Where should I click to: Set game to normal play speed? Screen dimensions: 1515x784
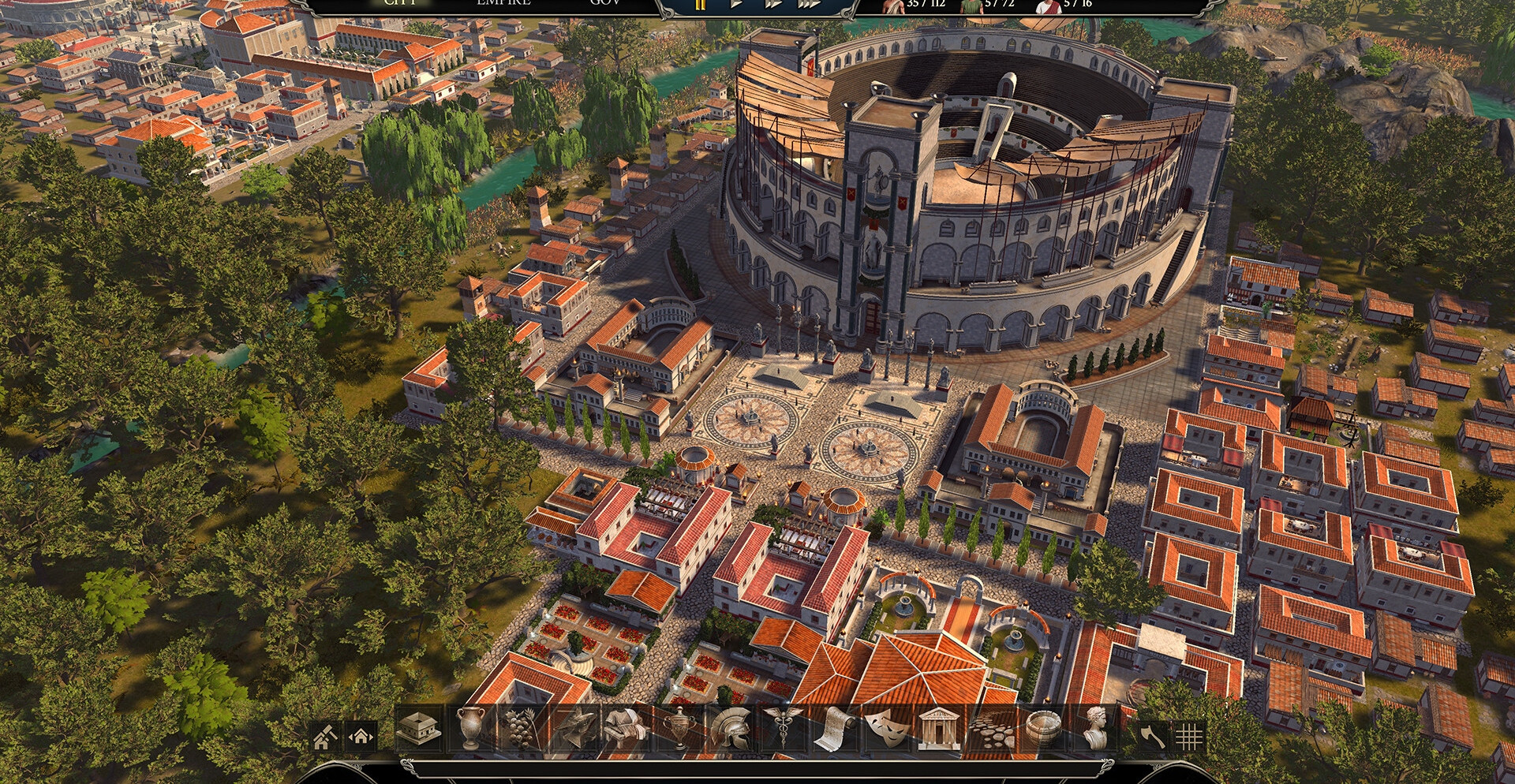[737, 4]
